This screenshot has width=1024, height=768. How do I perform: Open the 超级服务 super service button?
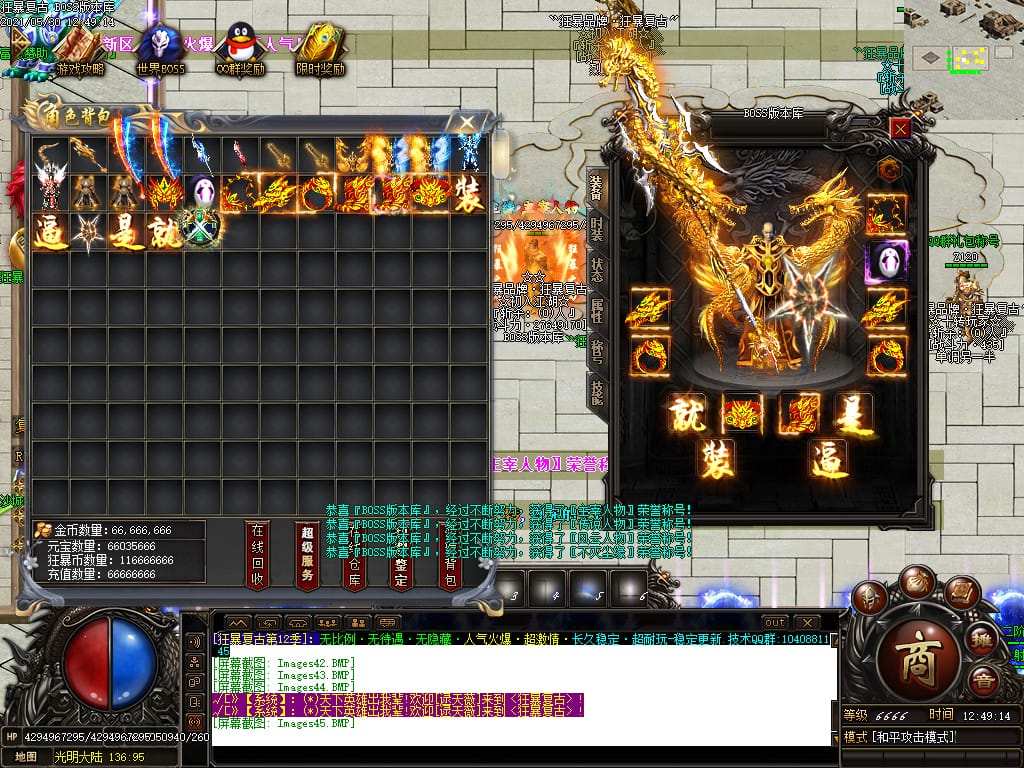tap(307, 554)
